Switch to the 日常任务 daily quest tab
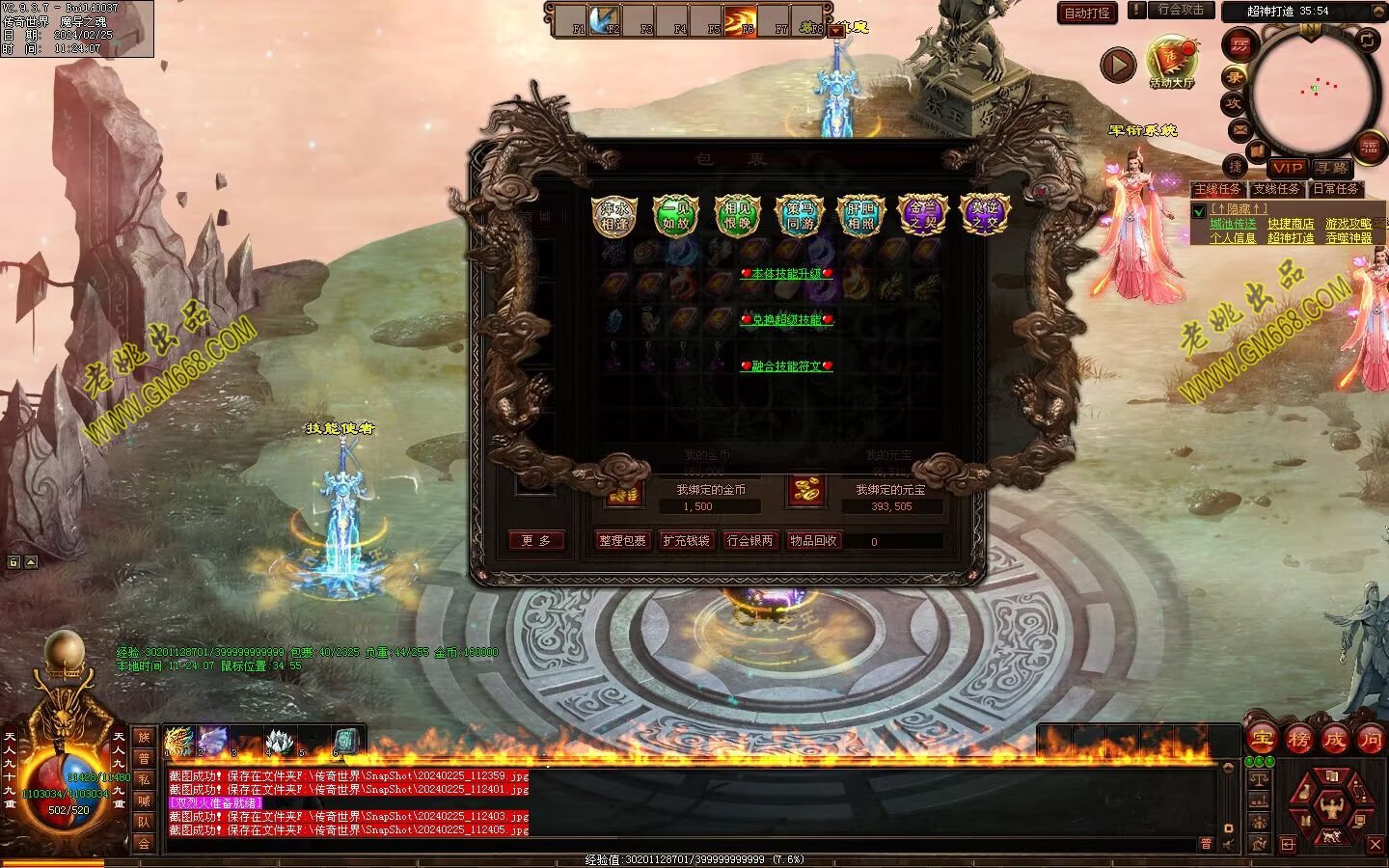Image resolution: width=1389 pixels, height=868 pixels. pos(1335,189)
